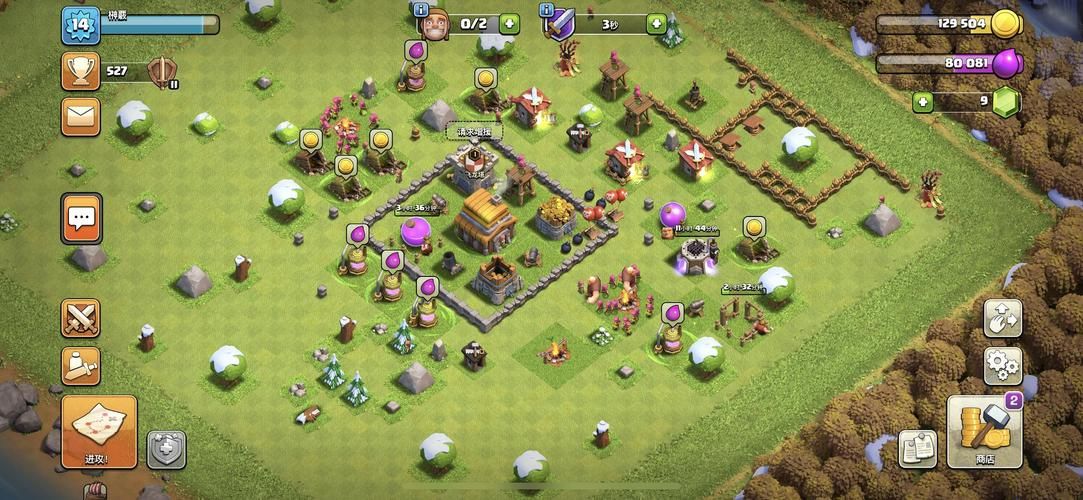Tap the 请求增援 request reinforcements bubble

pyautogui.click(x=474, y=132)
